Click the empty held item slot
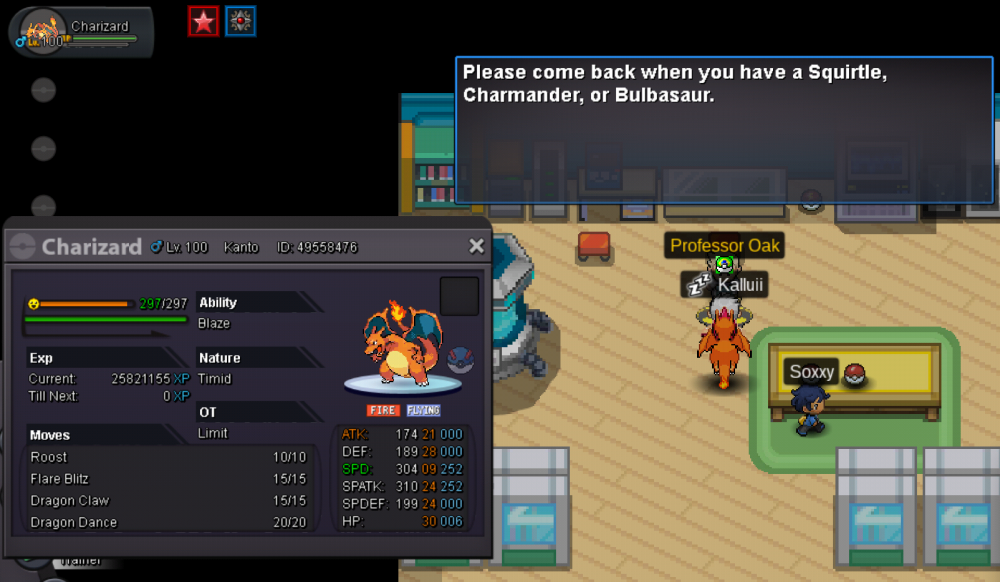This screenshot has height=582, width=1000. (459, 296)
